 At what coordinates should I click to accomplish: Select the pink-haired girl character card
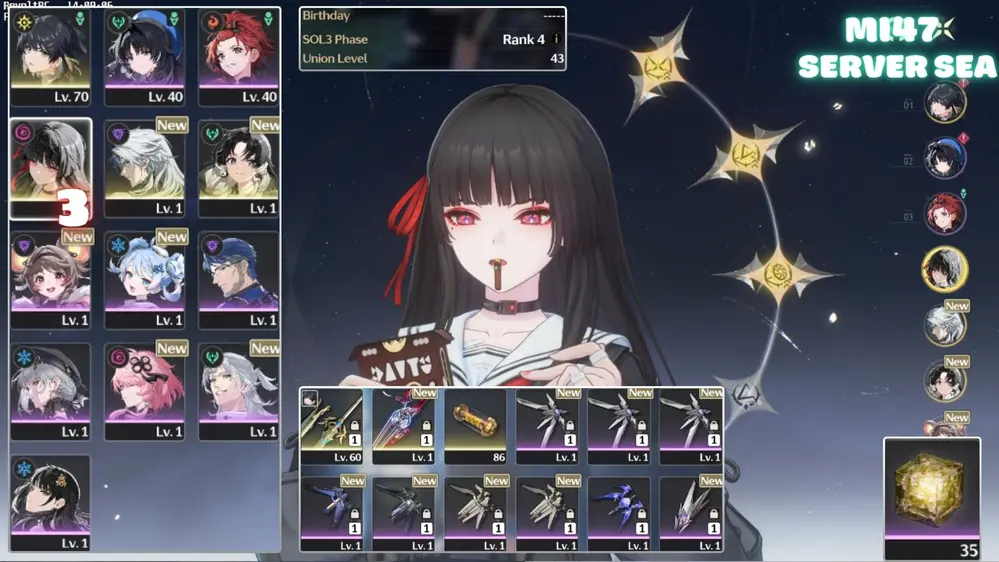pyautogui.click(x=145, y=392)
